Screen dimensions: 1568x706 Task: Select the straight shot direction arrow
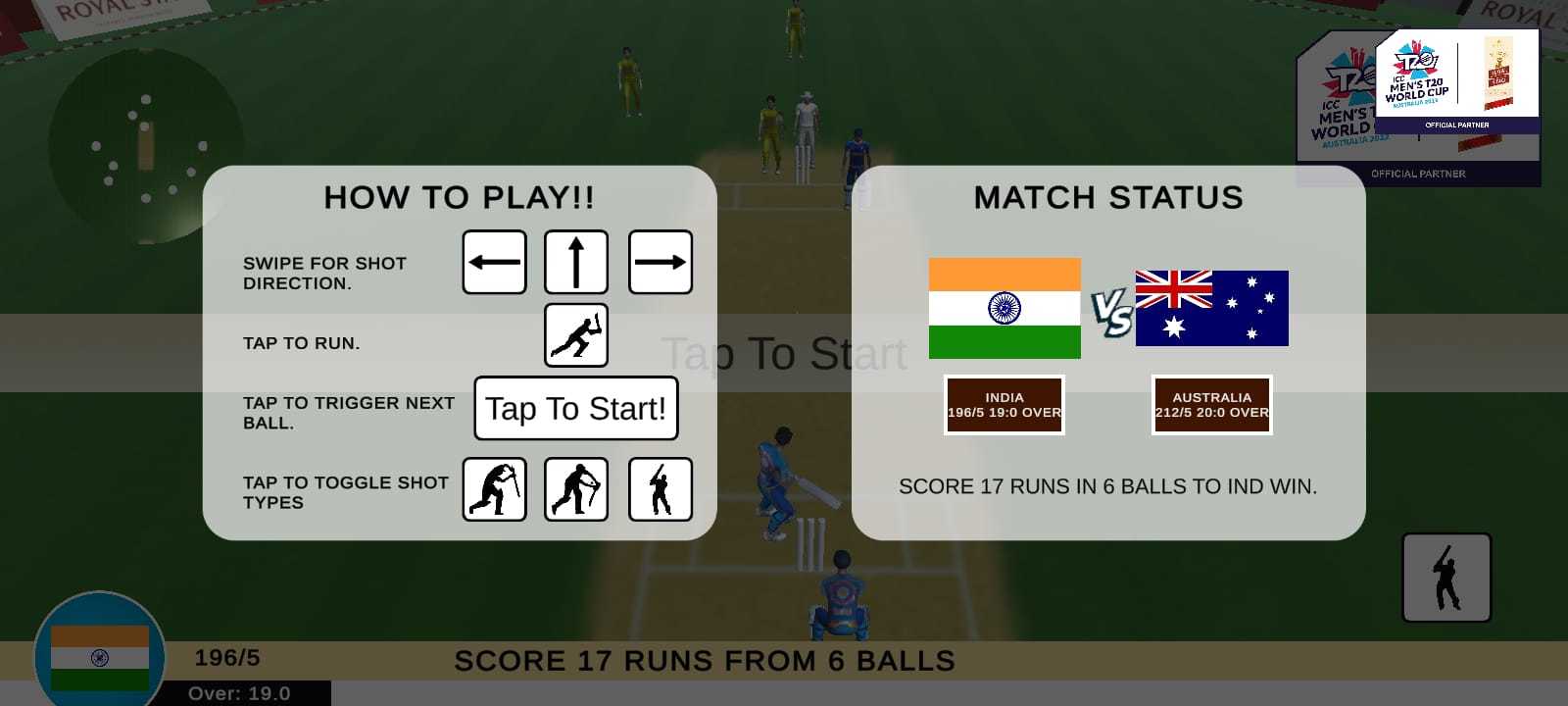click(x=576, y=262)
